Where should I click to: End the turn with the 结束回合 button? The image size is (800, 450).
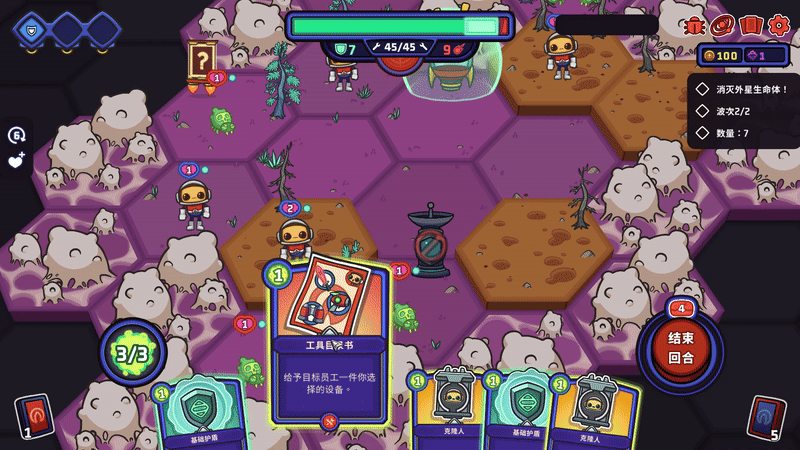[x=681, y=345]
